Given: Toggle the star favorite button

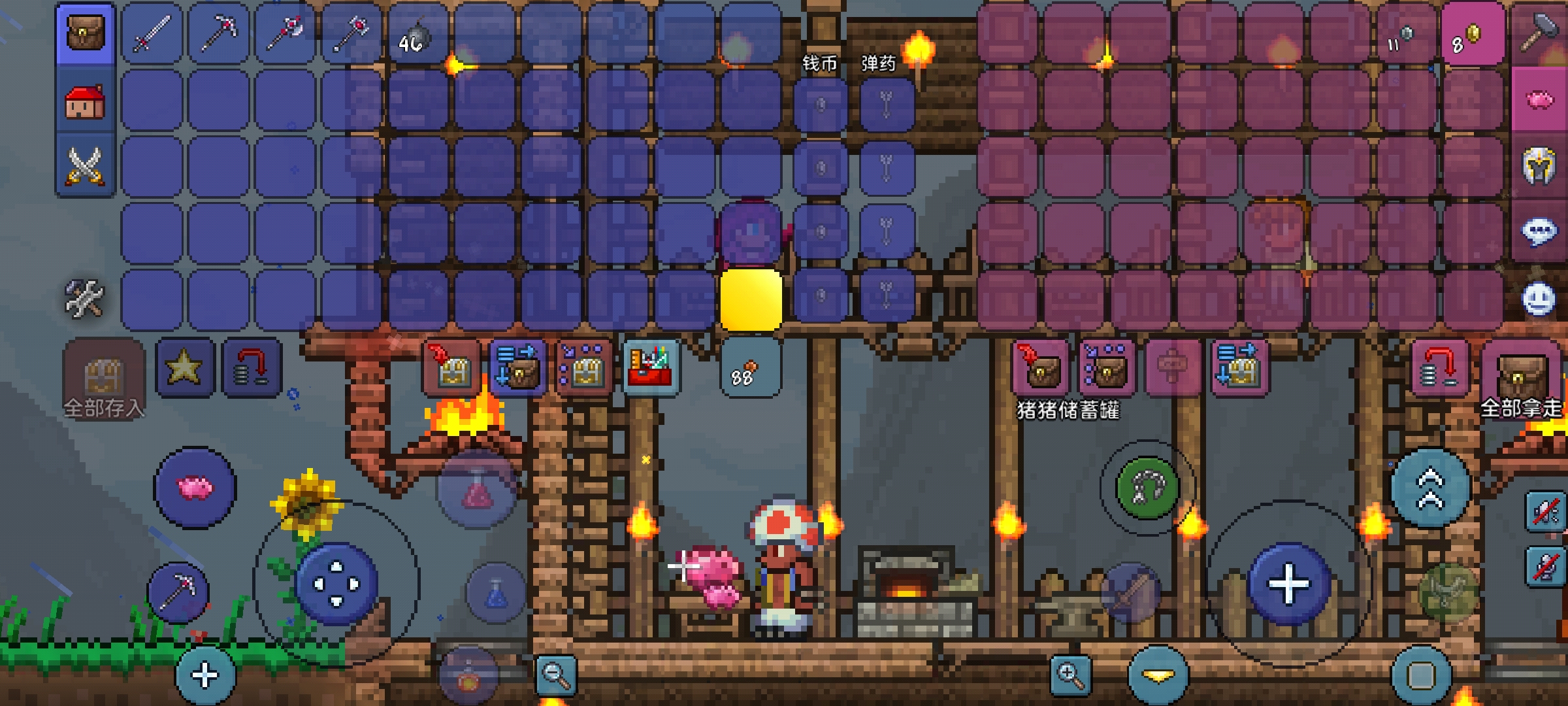Looking at the screenshot, I should (x=184, y=367).
